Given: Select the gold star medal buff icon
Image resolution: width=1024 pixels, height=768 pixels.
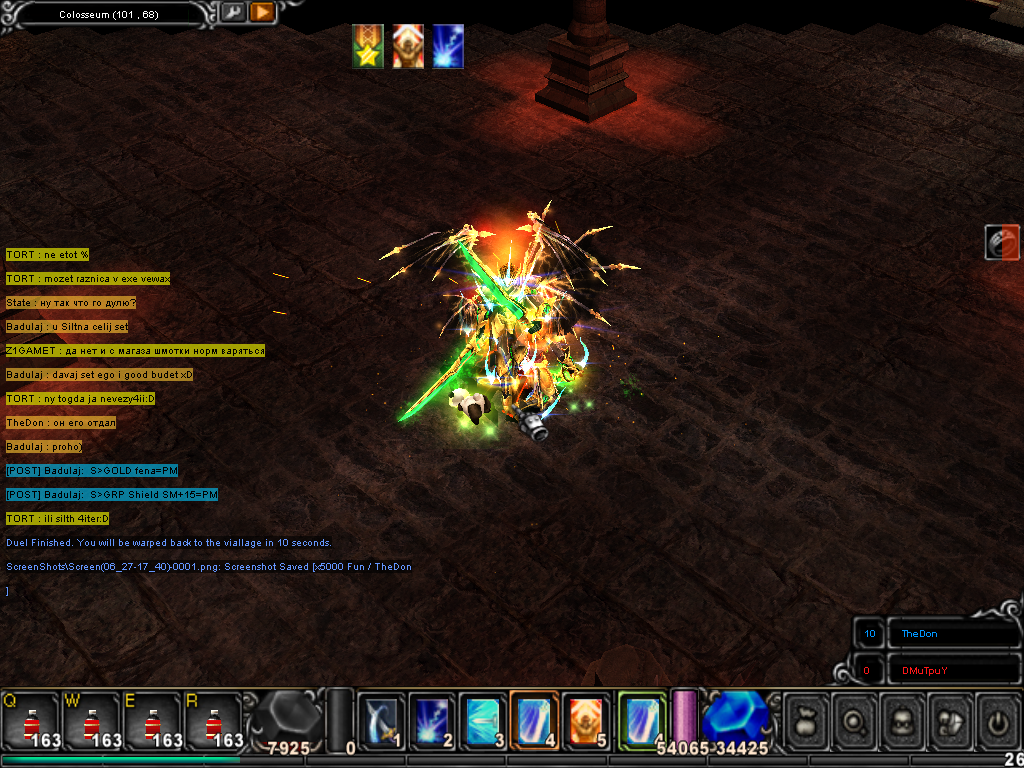Looking at the screenshot, I should 368,47.
